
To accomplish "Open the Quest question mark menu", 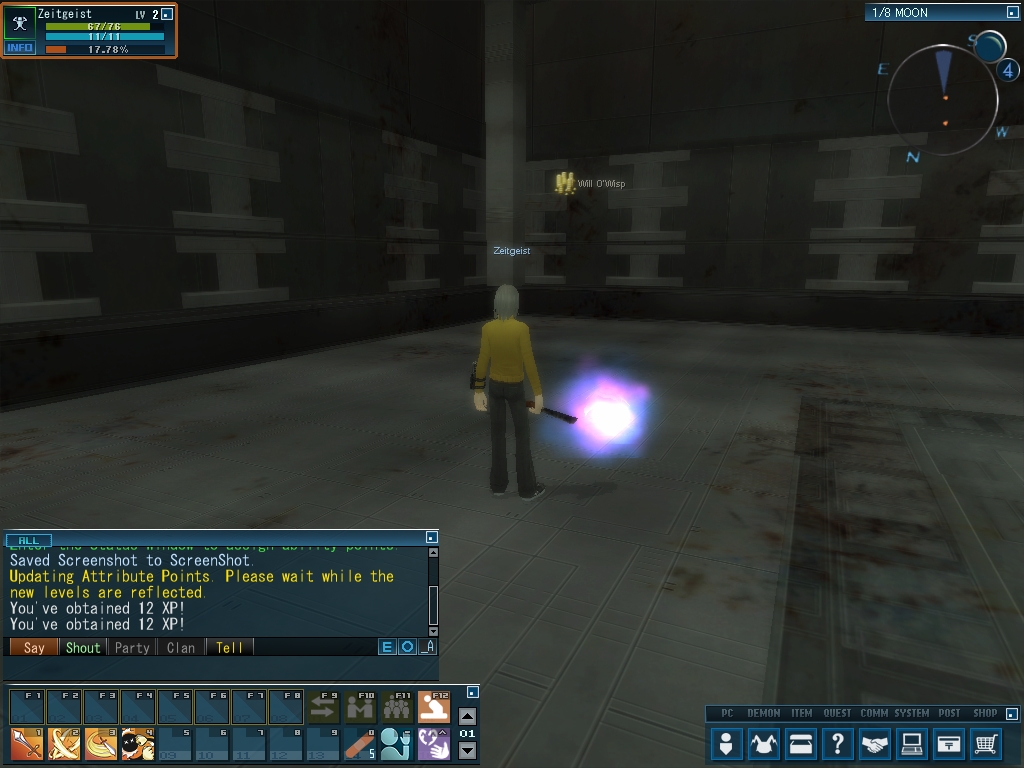I will (838, 744).
